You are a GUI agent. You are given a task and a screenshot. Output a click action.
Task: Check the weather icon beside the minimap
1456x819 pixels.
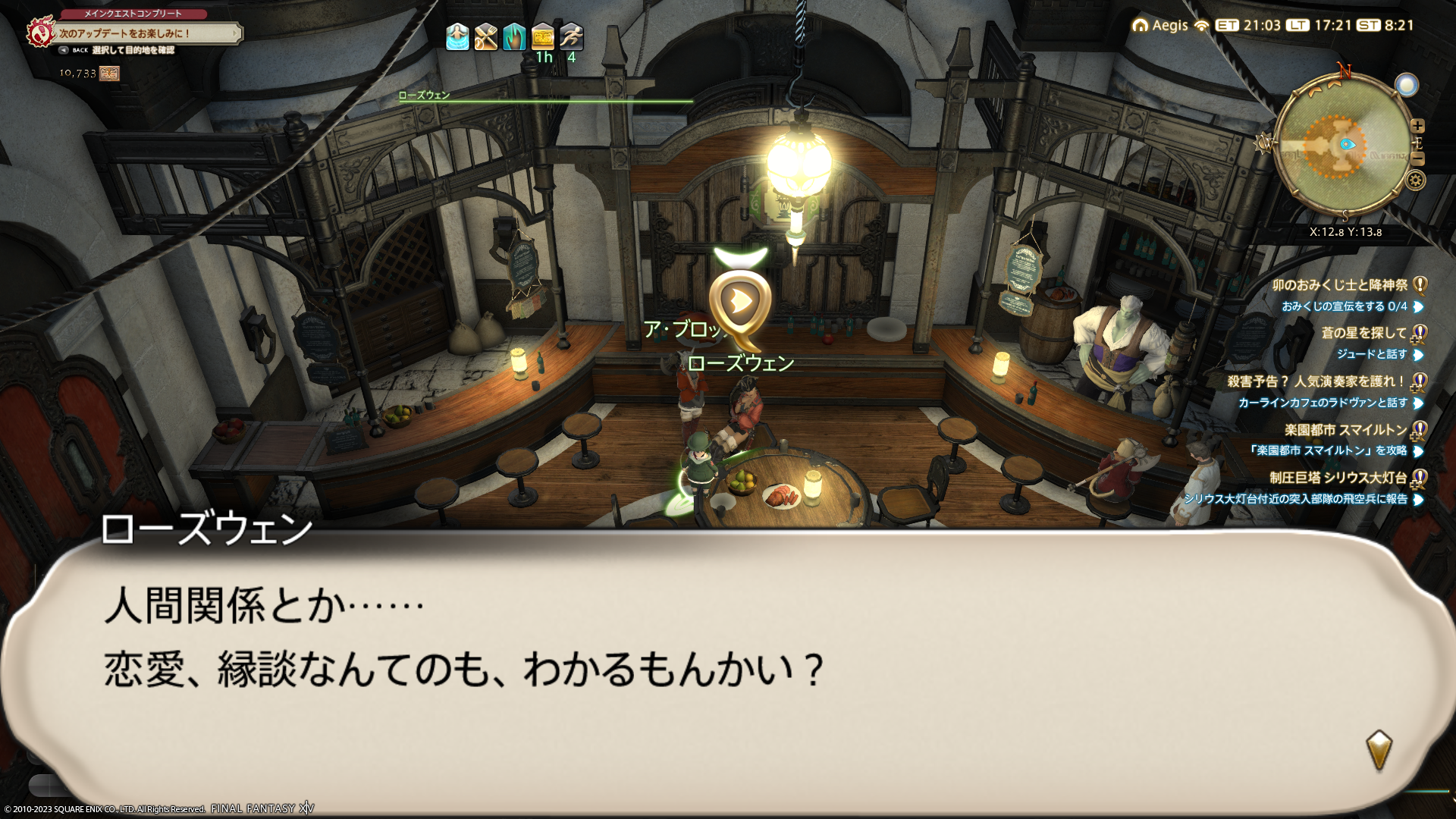tap(1406, 85)
